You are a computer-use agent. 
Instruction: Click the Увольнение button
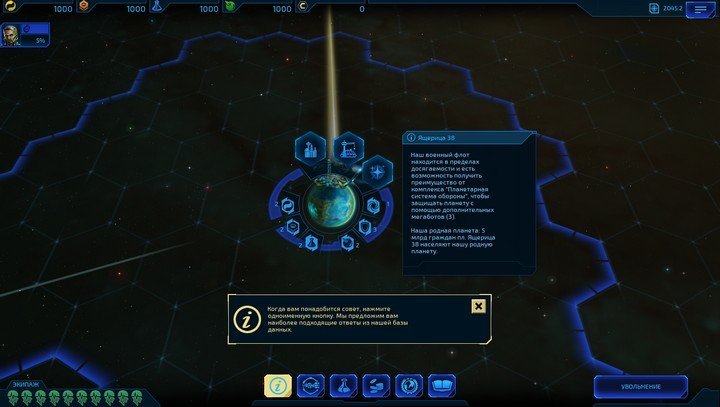pos(640,386)
